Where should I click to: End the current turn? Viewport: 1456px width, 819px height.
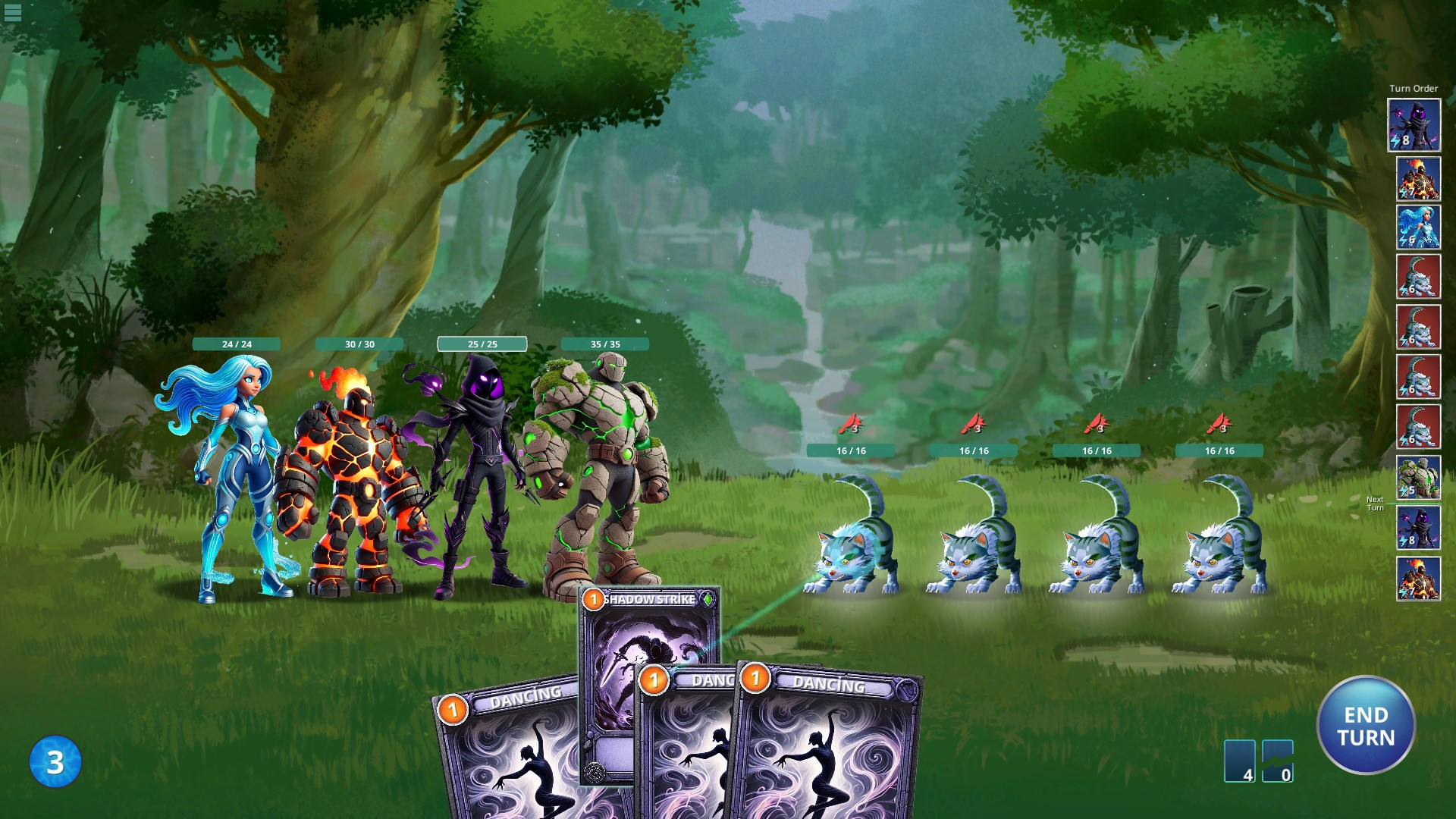1366,726
